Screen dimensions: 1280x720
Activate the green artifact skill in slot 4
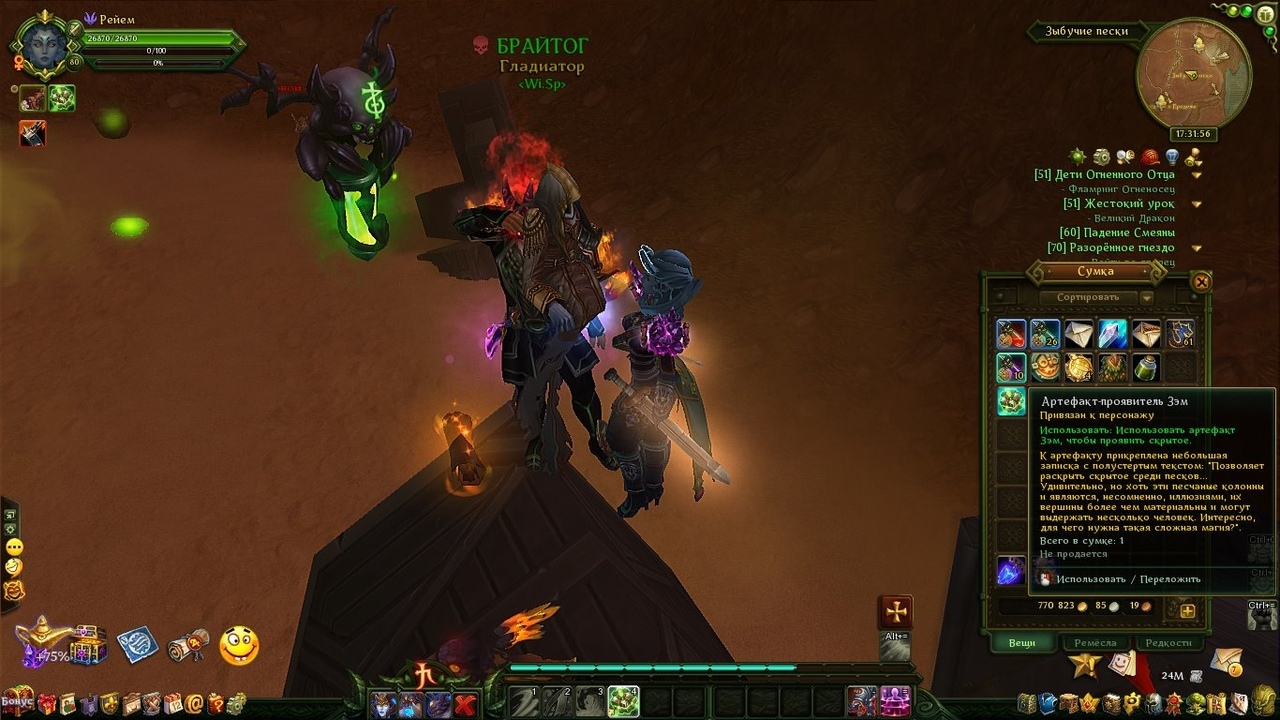(623, 701)
